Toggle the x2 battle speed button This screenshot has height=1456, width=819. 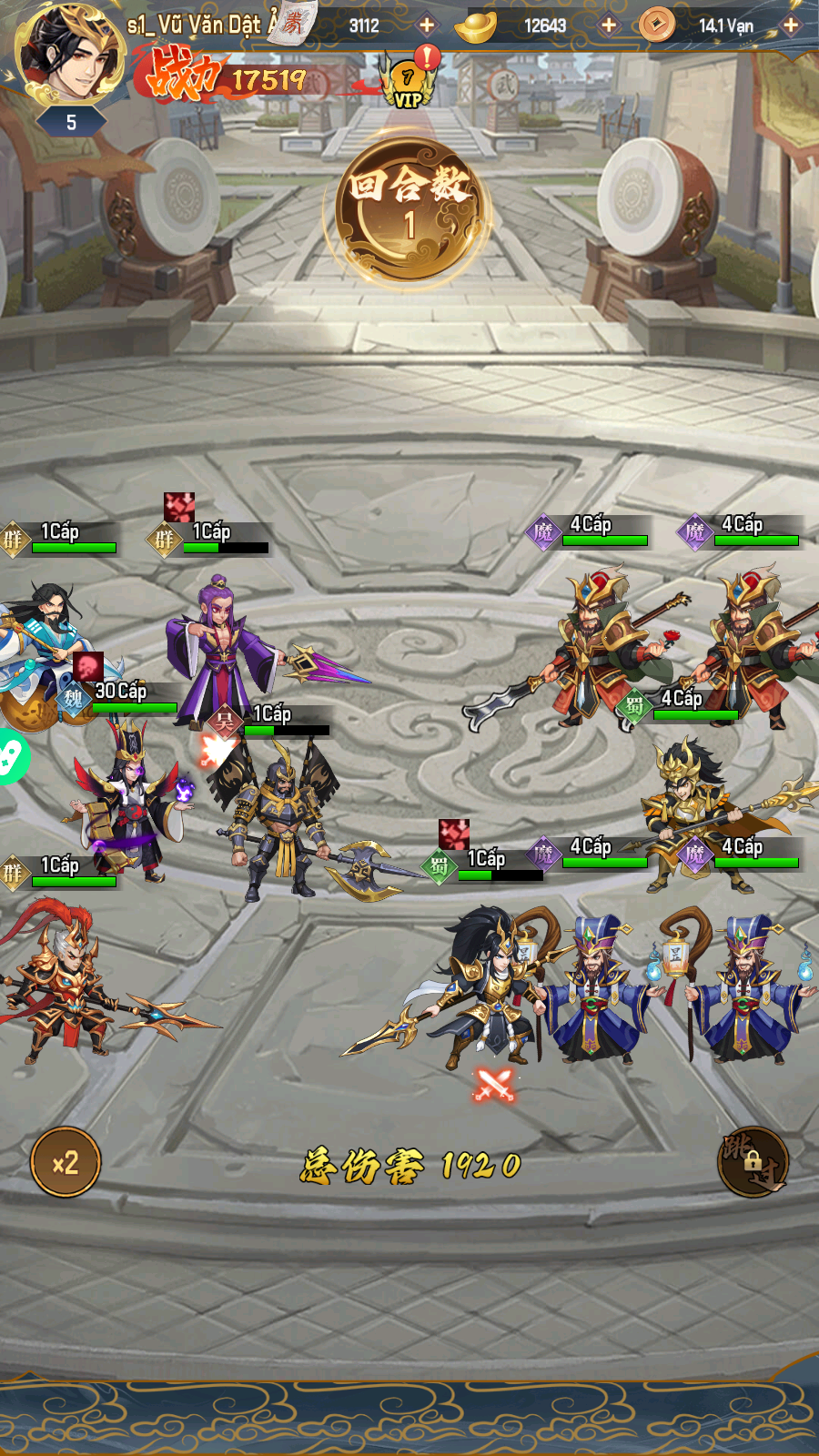[x=66, y=1162]
